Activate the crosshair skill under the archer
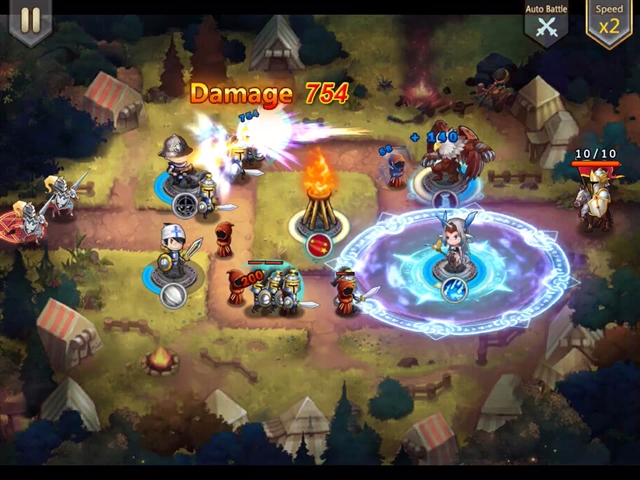Viewport: 640px width, 480px height. [x=185, y=205]
